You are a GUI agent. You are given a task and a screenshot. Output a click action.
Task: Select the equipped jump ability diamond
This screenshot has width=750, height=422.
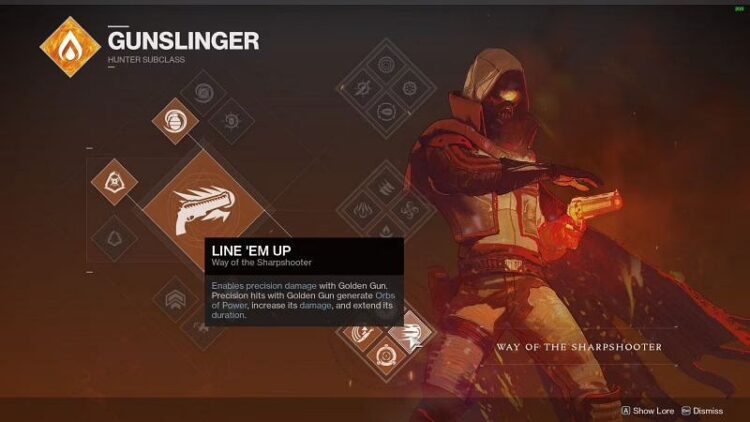pyautogui.click(x=114, y=182)
